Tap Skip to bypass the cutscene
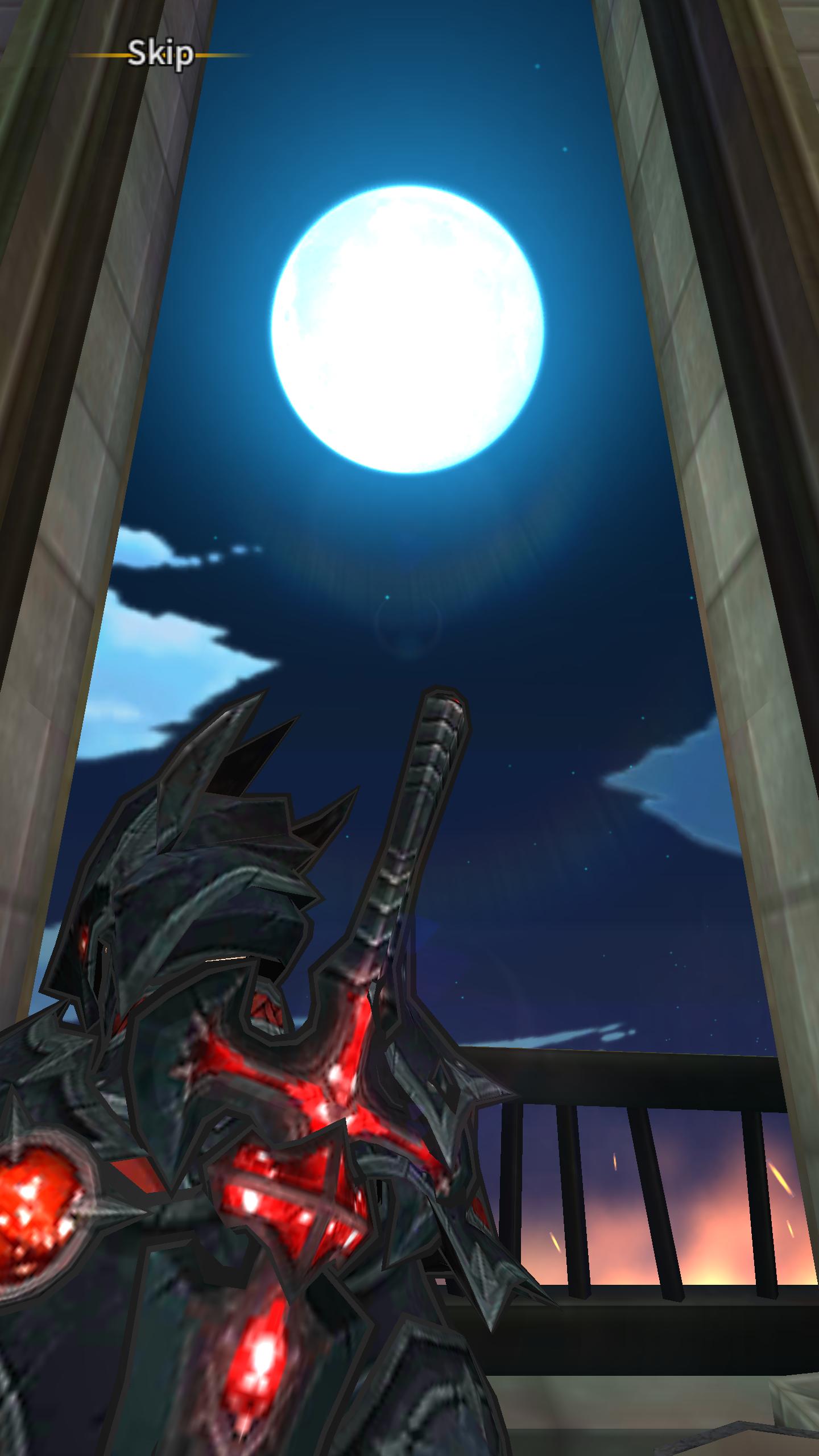Screen dimensions: 819x1456 [x=161, y=54]
